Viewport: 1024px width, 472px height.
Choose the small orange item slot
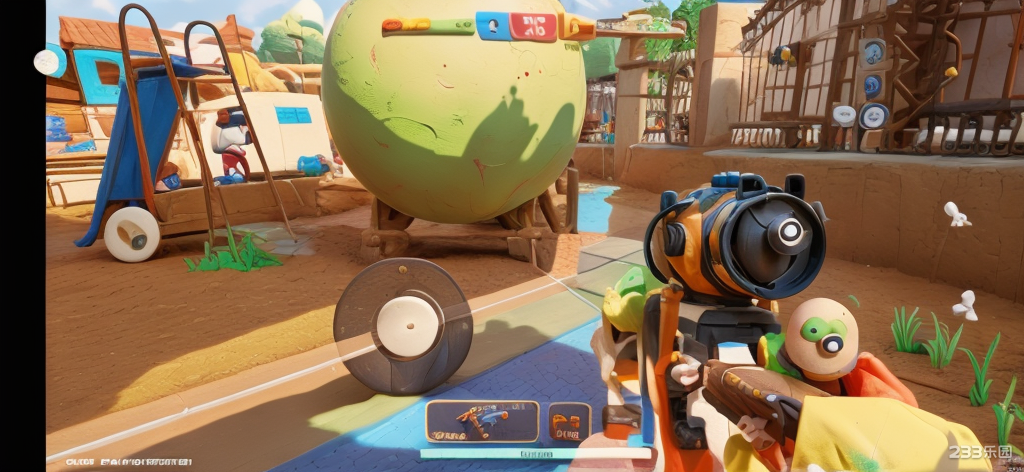[x=570, y=421]
